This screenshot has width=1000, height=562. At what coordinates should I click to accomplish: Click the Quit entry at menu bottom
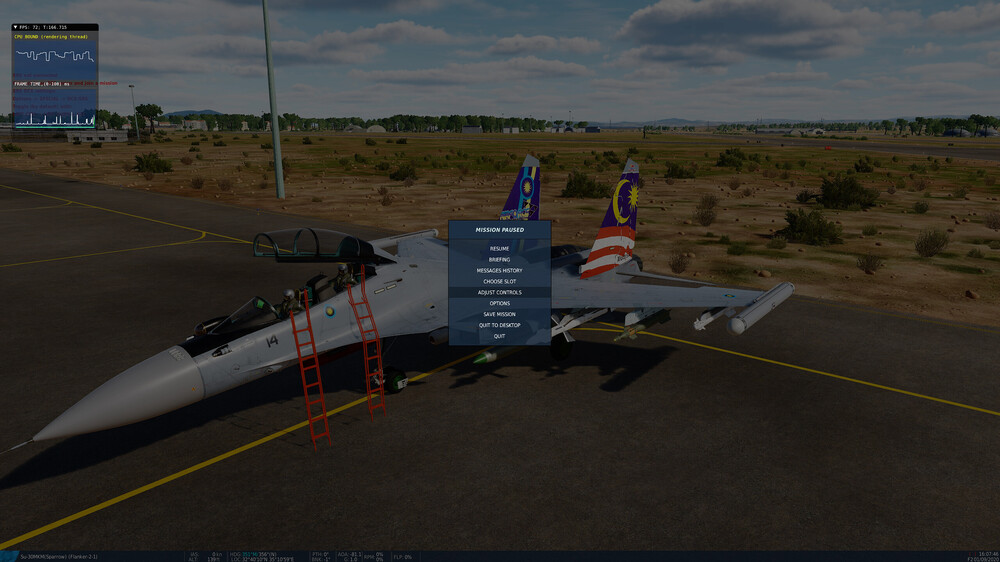pyautogui.click(x=499, y=336)
